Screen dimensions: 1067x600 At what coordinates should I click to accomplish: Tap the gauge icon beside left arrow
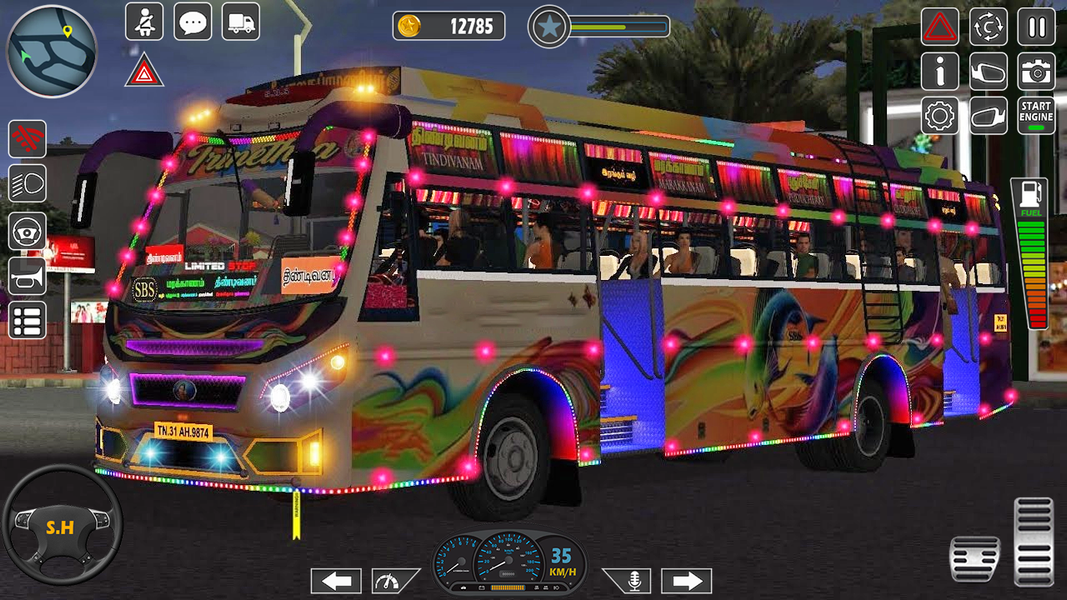[396, 581]
